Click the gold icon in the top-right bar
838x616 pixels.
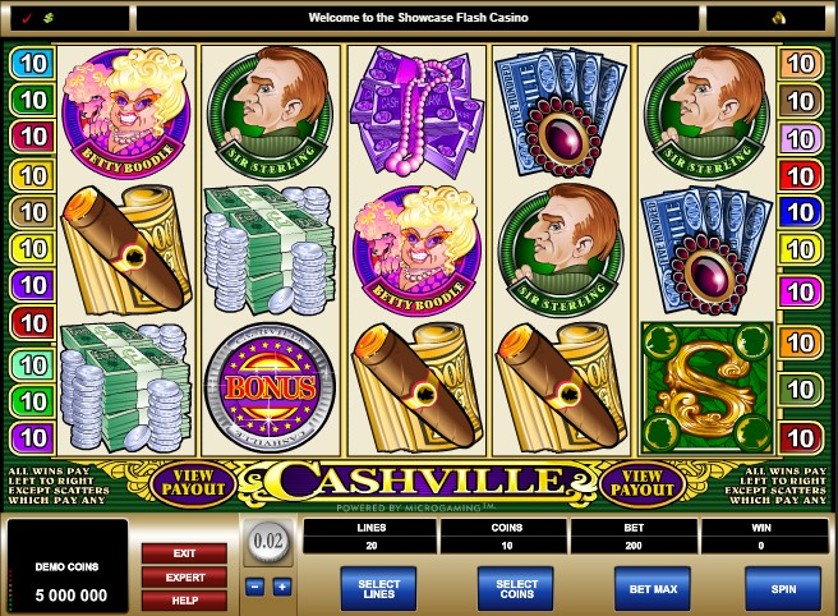[779, 18]
